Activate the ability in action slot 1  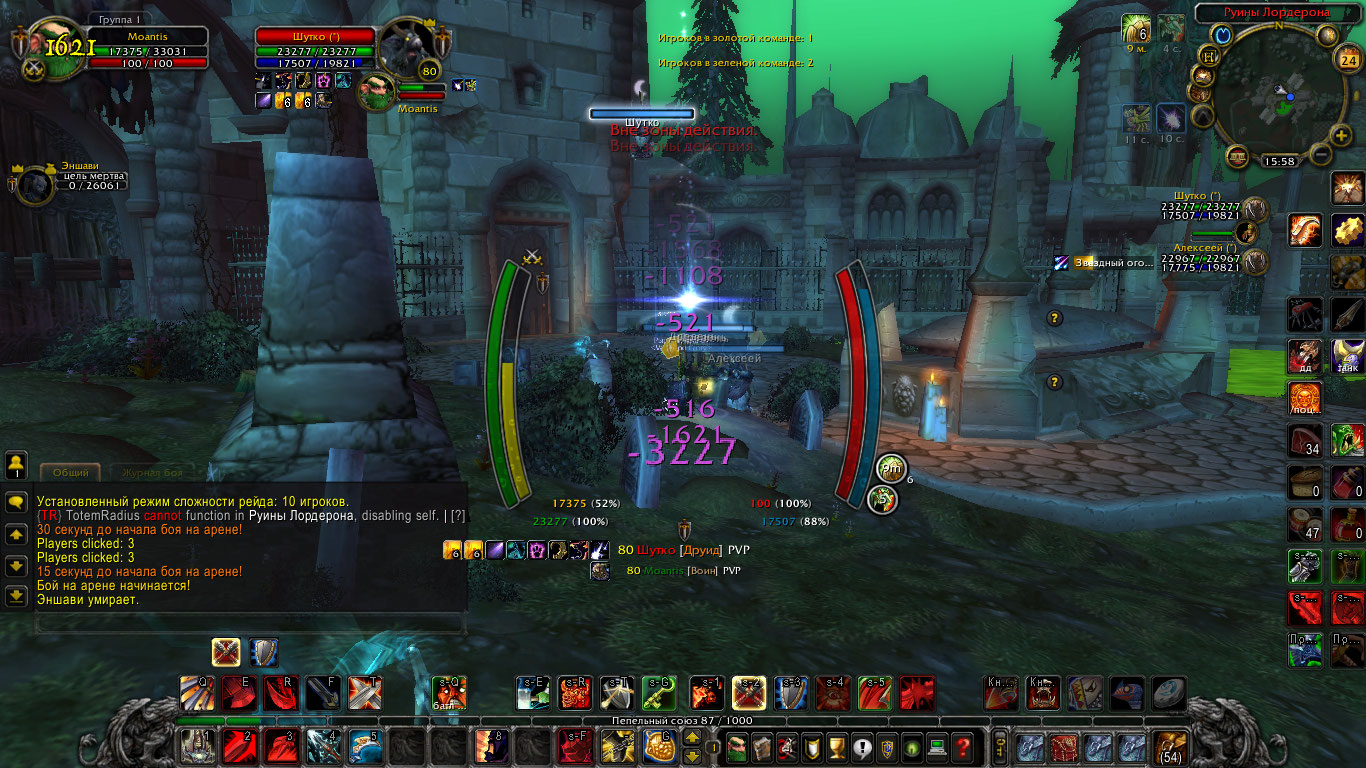195,746
